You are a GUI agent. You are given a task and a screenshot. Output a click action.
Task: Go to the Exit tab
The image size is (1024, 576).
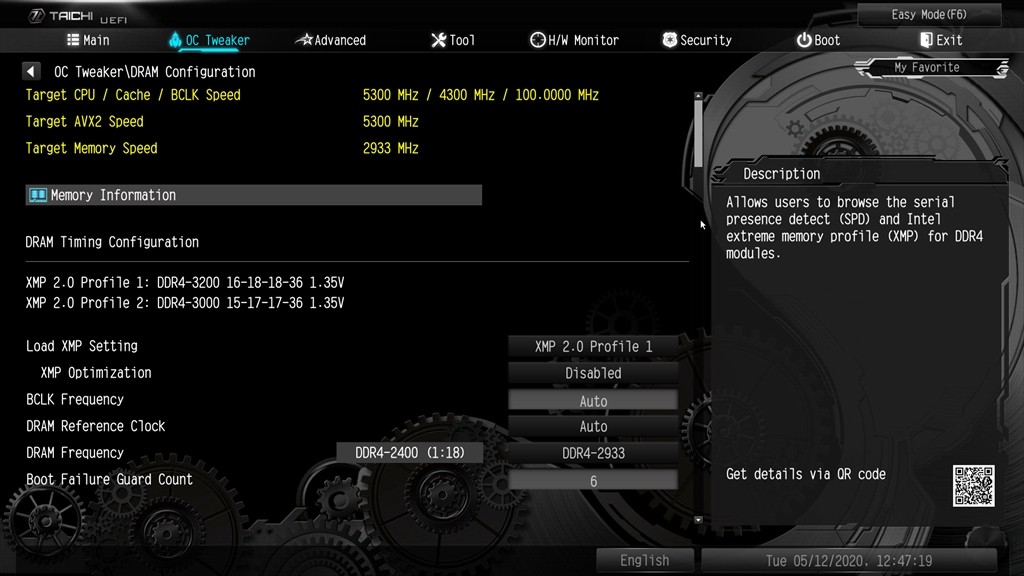pos(940,40)
